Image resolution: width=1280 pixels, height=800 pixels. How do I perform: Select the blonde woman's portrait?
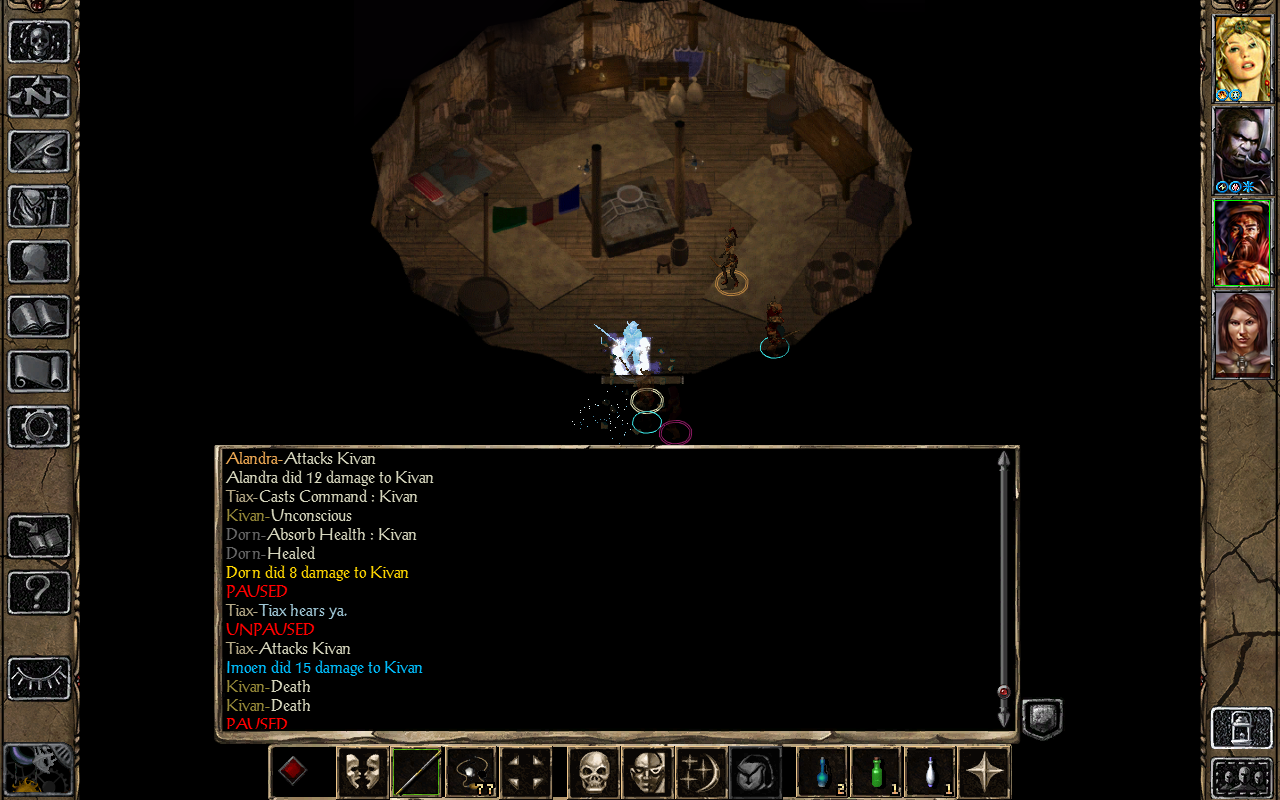pos(1242,58)
